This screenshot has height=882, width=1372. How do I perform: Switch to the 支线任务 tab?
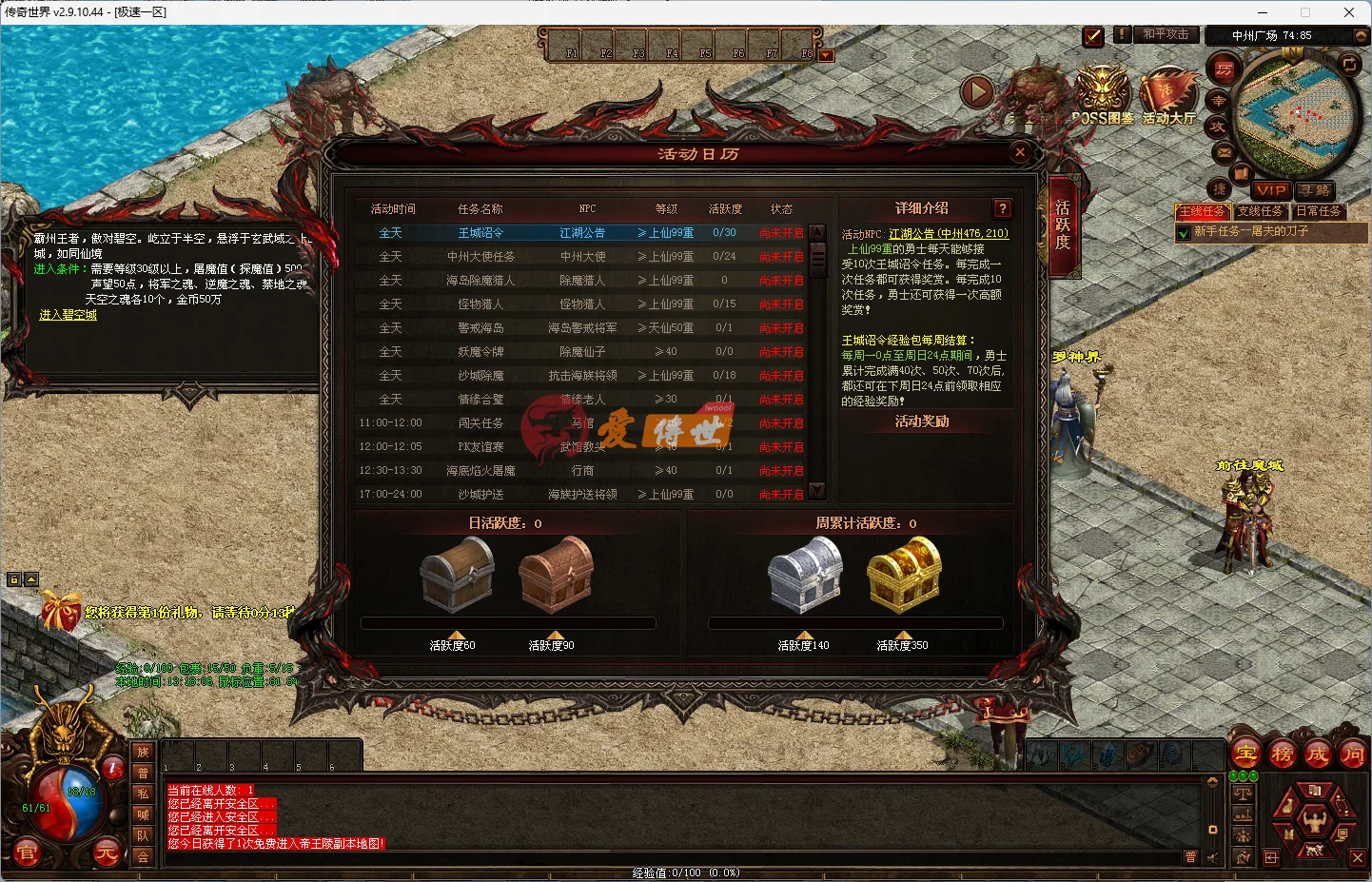pyautogui.click(x=1262, y=211)
